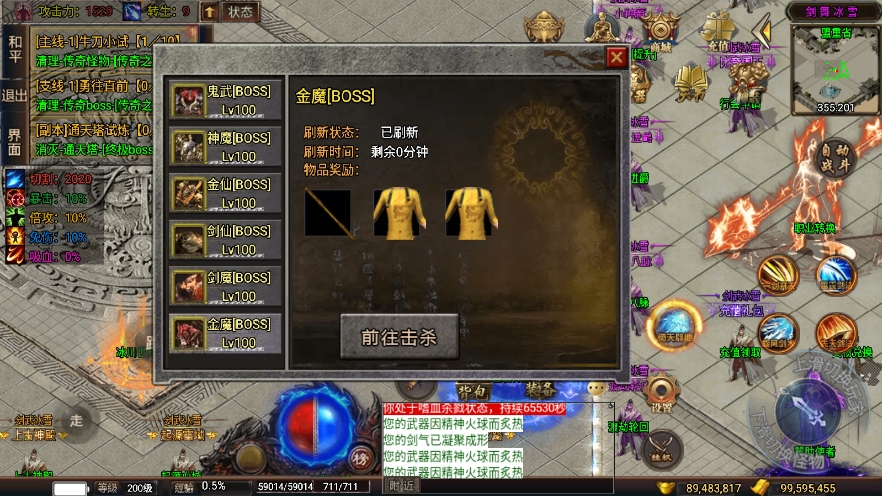882x496 pixels.
Task: Choose 金仙[BOSS] Lv100 entry
Action: point(225,193)
